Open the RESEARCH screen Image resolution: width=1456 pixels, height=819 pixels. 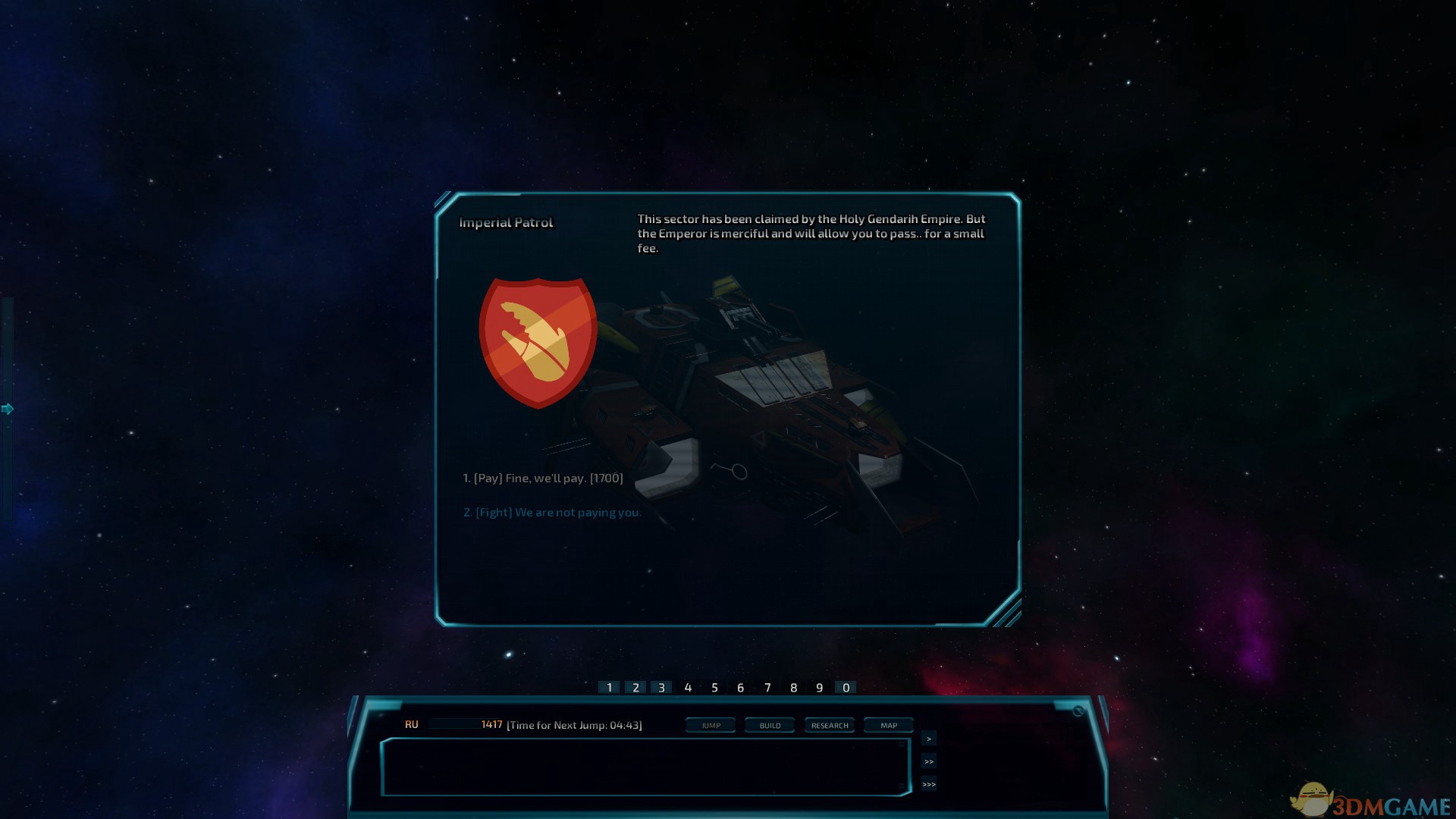click(829, 725)
